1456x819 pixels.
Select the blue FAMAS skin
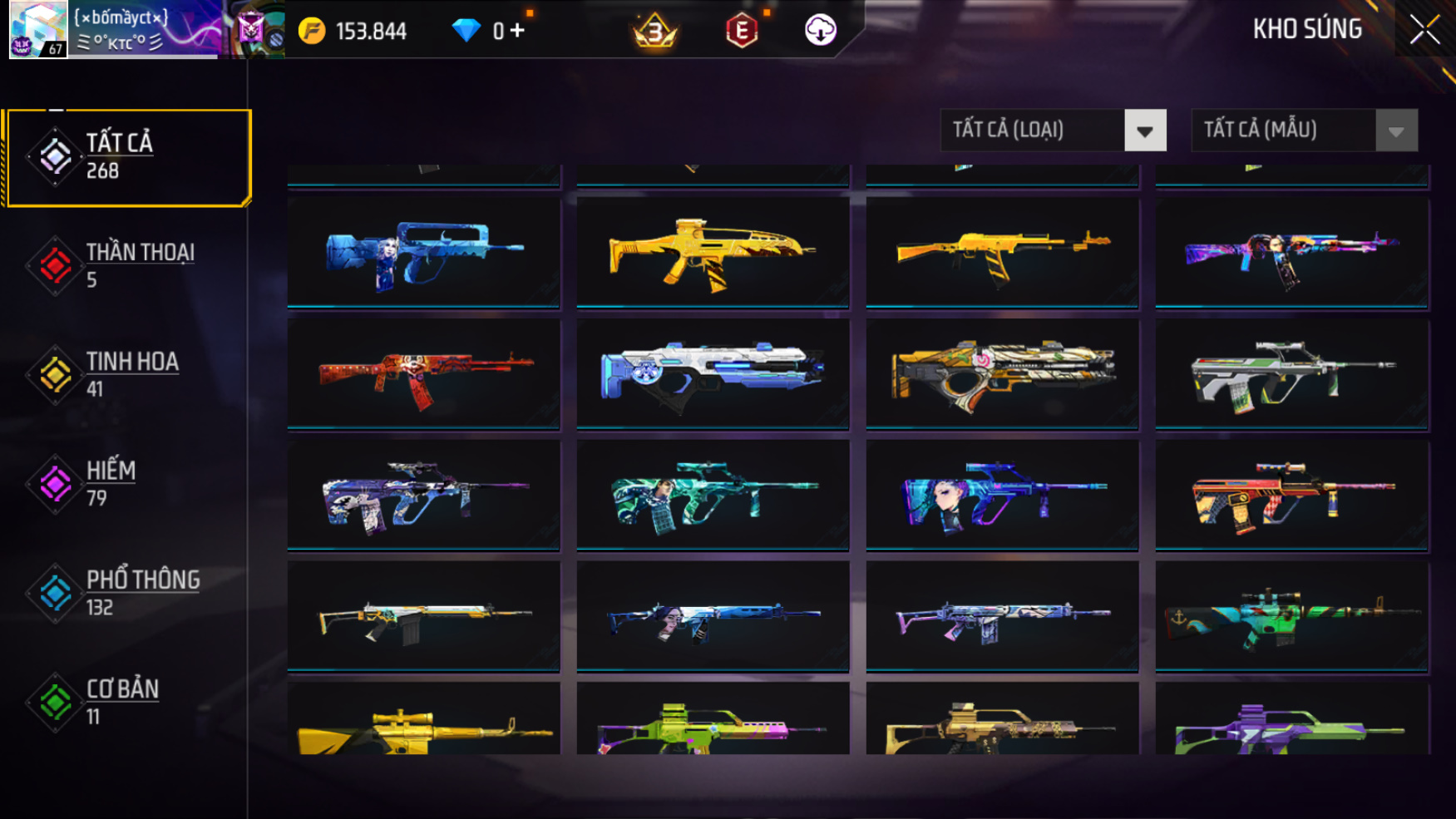[x=424, y=252]
